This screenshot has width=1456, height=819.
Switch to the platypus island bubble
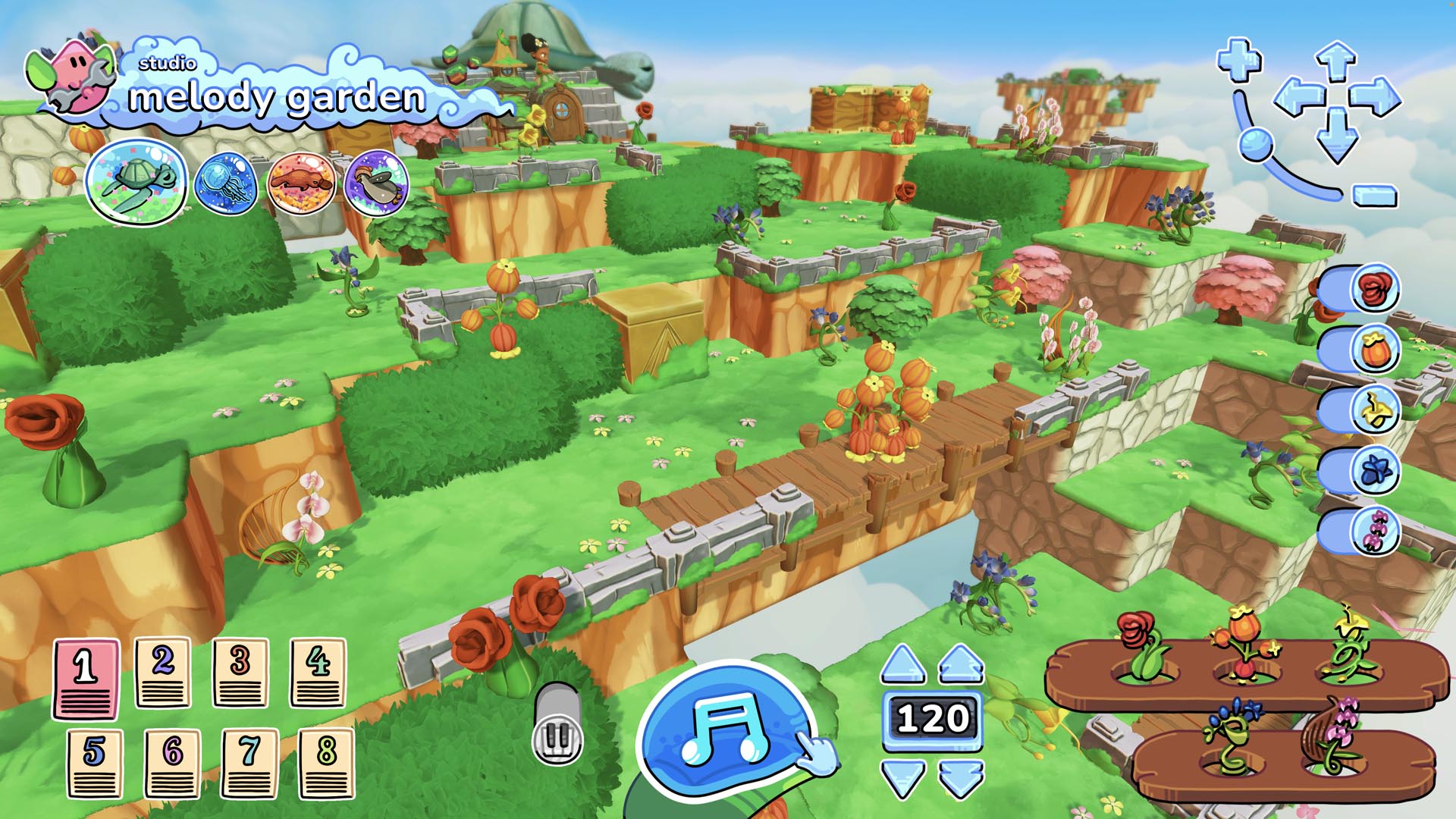point(301,183)
